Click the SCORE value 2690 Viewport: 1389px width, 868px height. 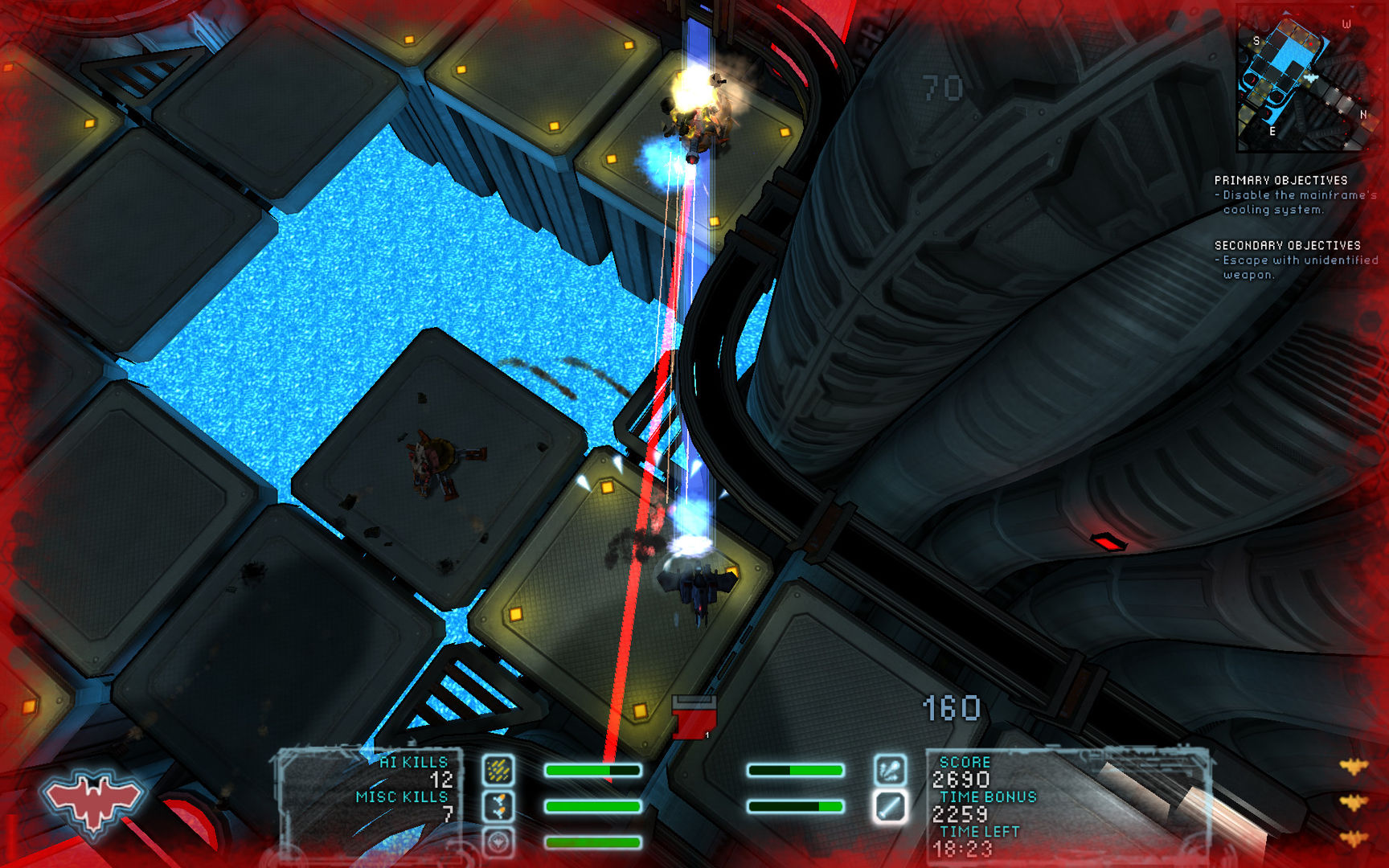pyautogui.click(x=961, y=777)
